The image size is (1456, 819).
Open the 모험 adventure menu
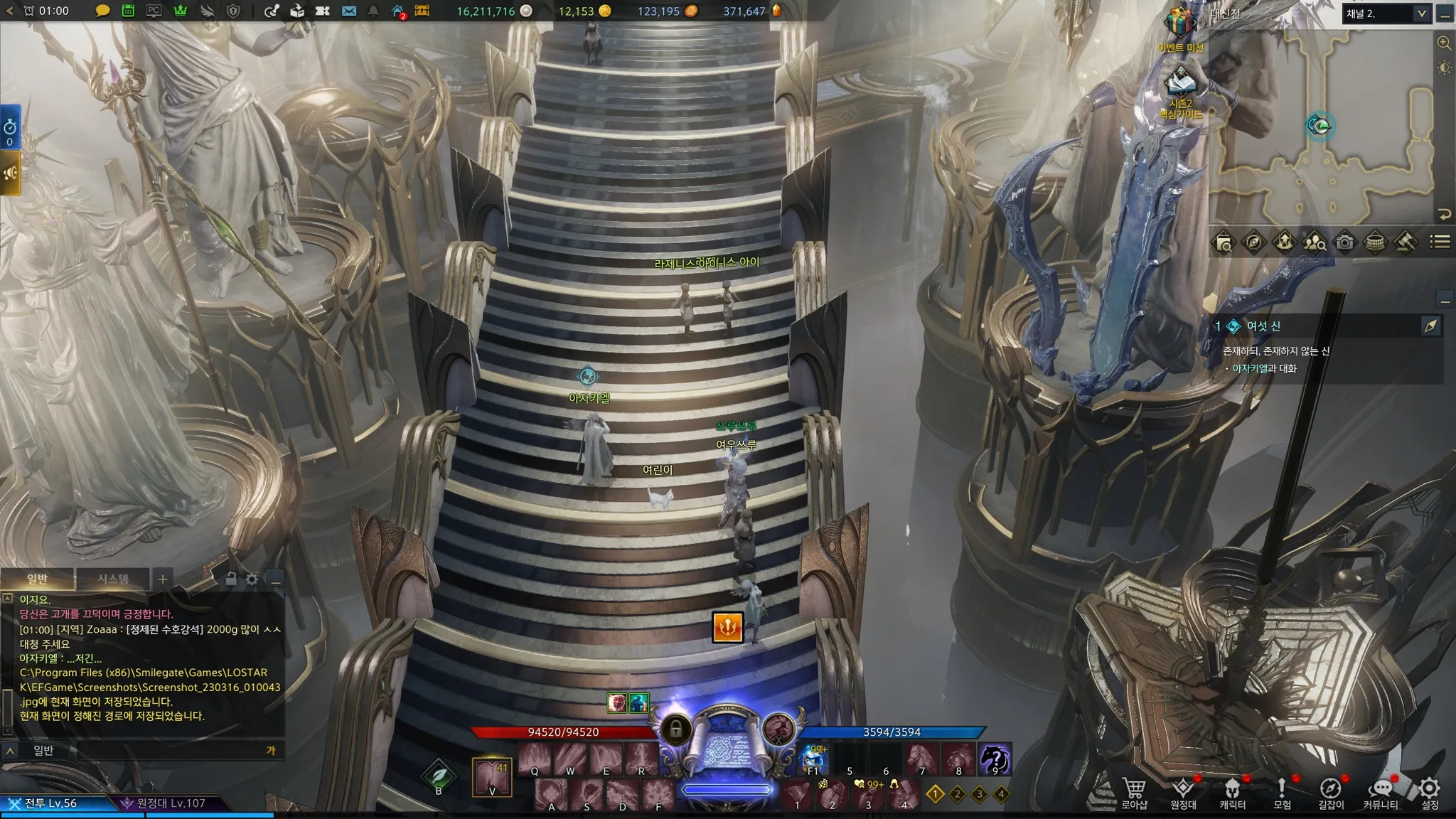pos(1281,793)
